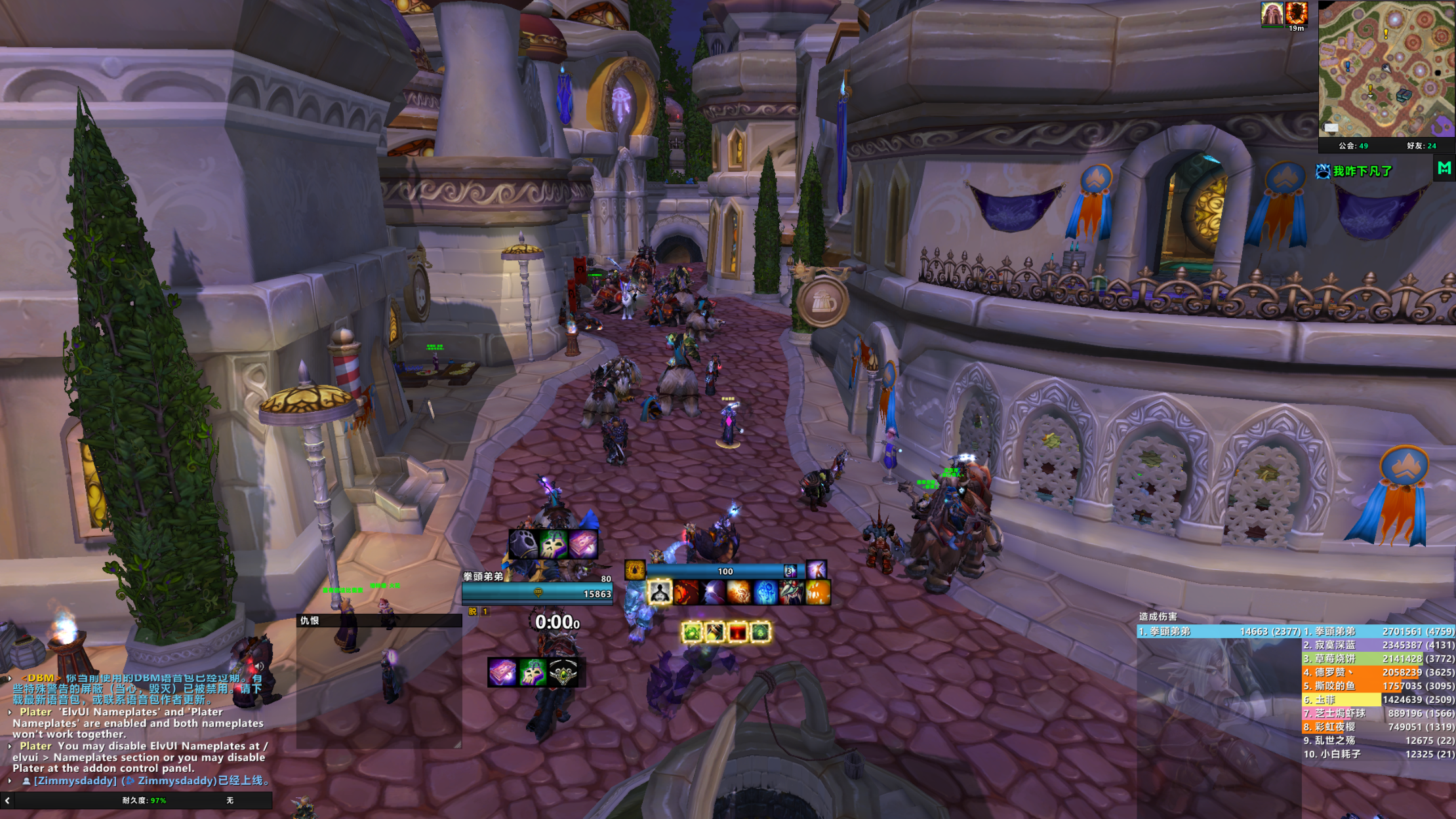Select 寂寞深蓝 row in damage meter
This screenshot has height=819, width=1456.
coord(1378,645)
